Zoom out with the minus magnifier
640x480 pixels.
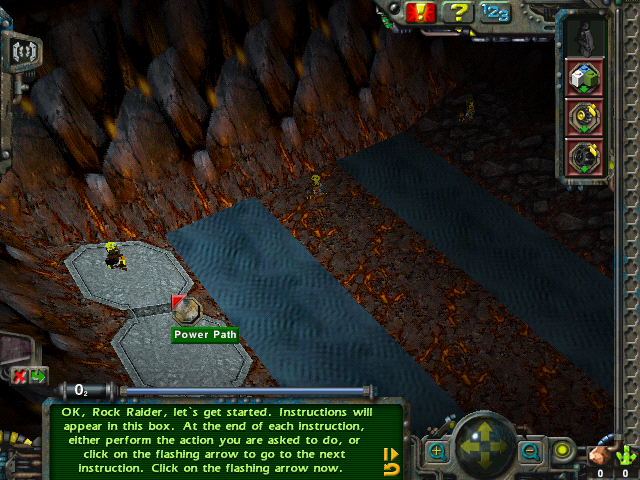click(x=530, y=452)
